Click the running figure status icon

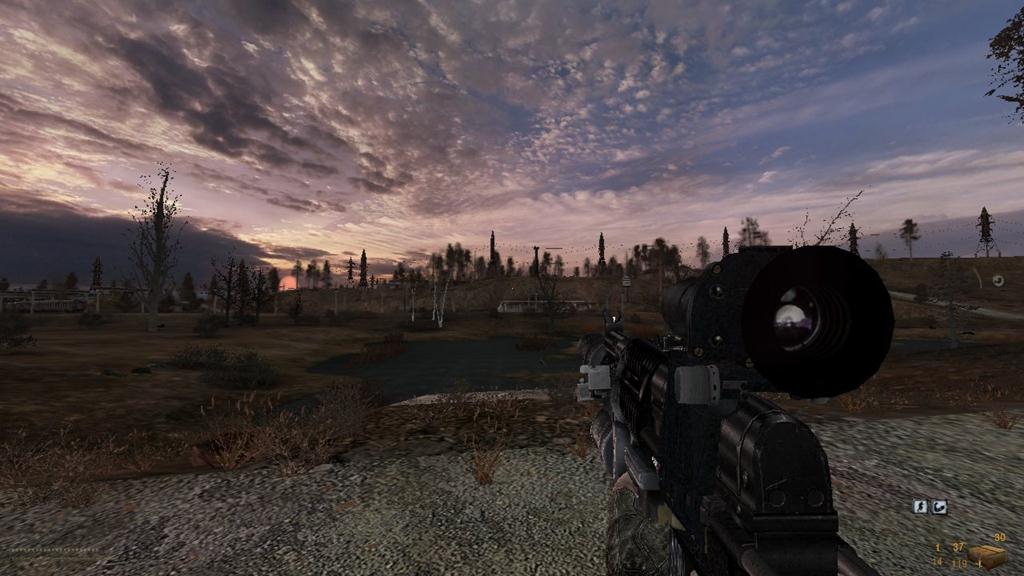click(921, 507)
